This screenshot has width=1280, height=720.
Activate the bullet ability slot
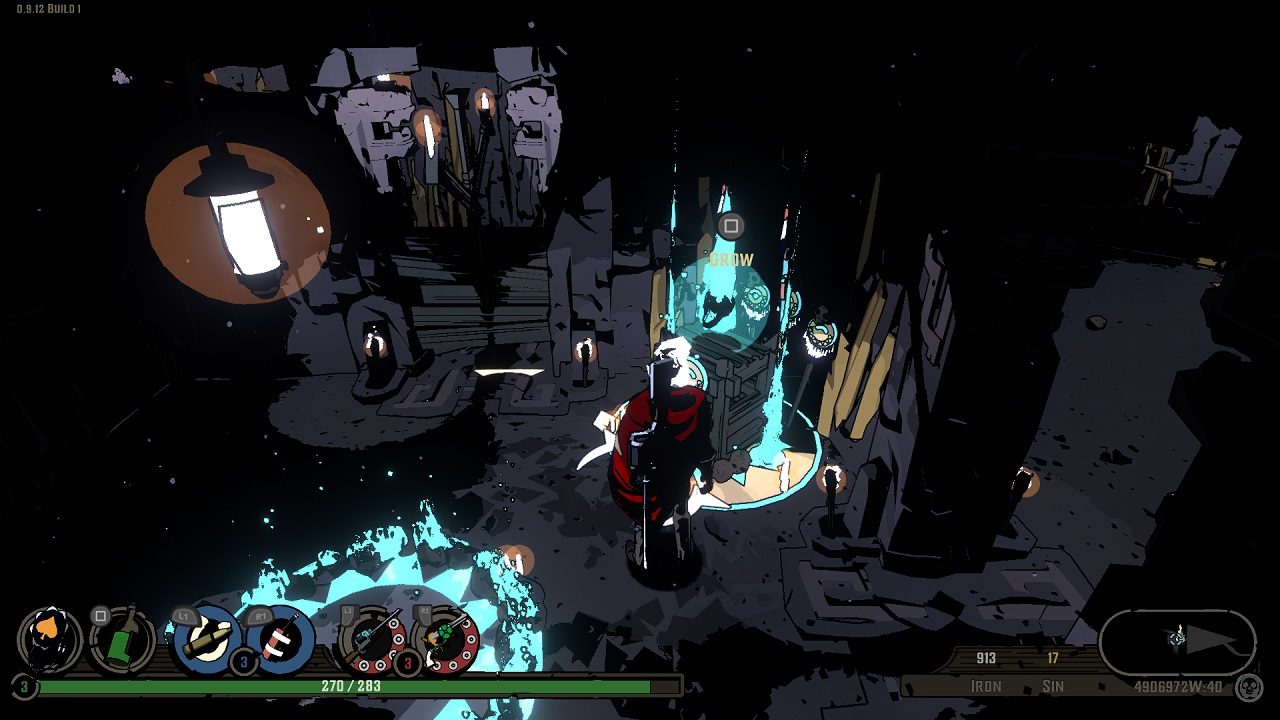click(207, 640)
